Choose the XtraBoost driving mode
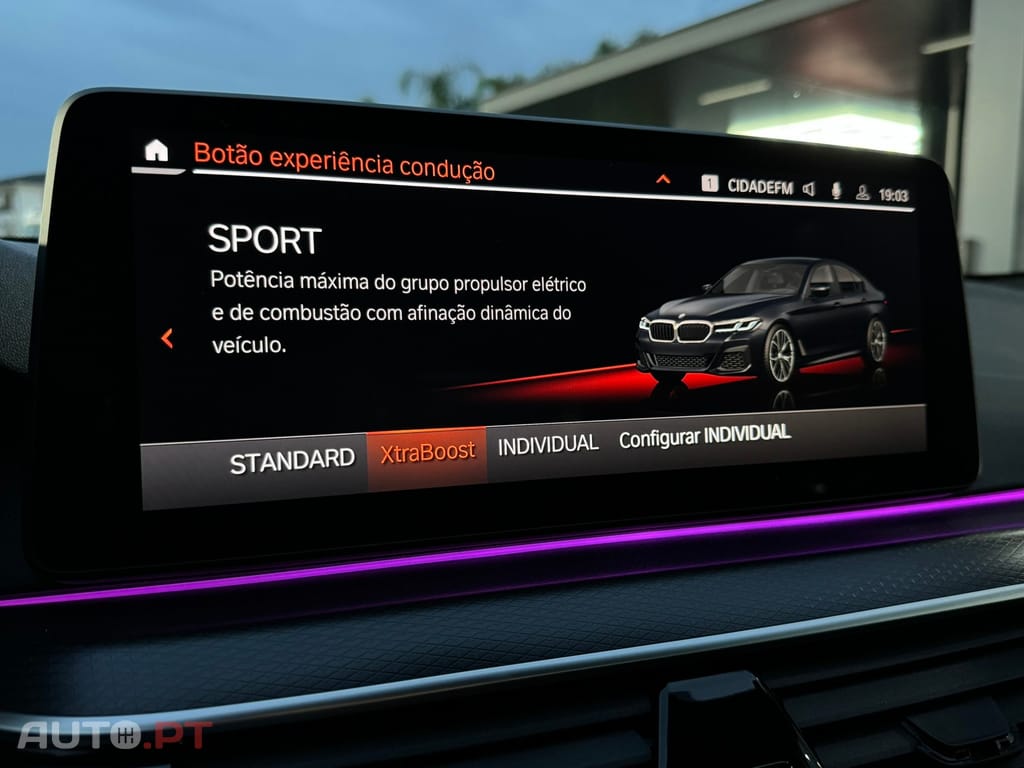The height and width of the screenshot is (768, 1024). (427, 453)
